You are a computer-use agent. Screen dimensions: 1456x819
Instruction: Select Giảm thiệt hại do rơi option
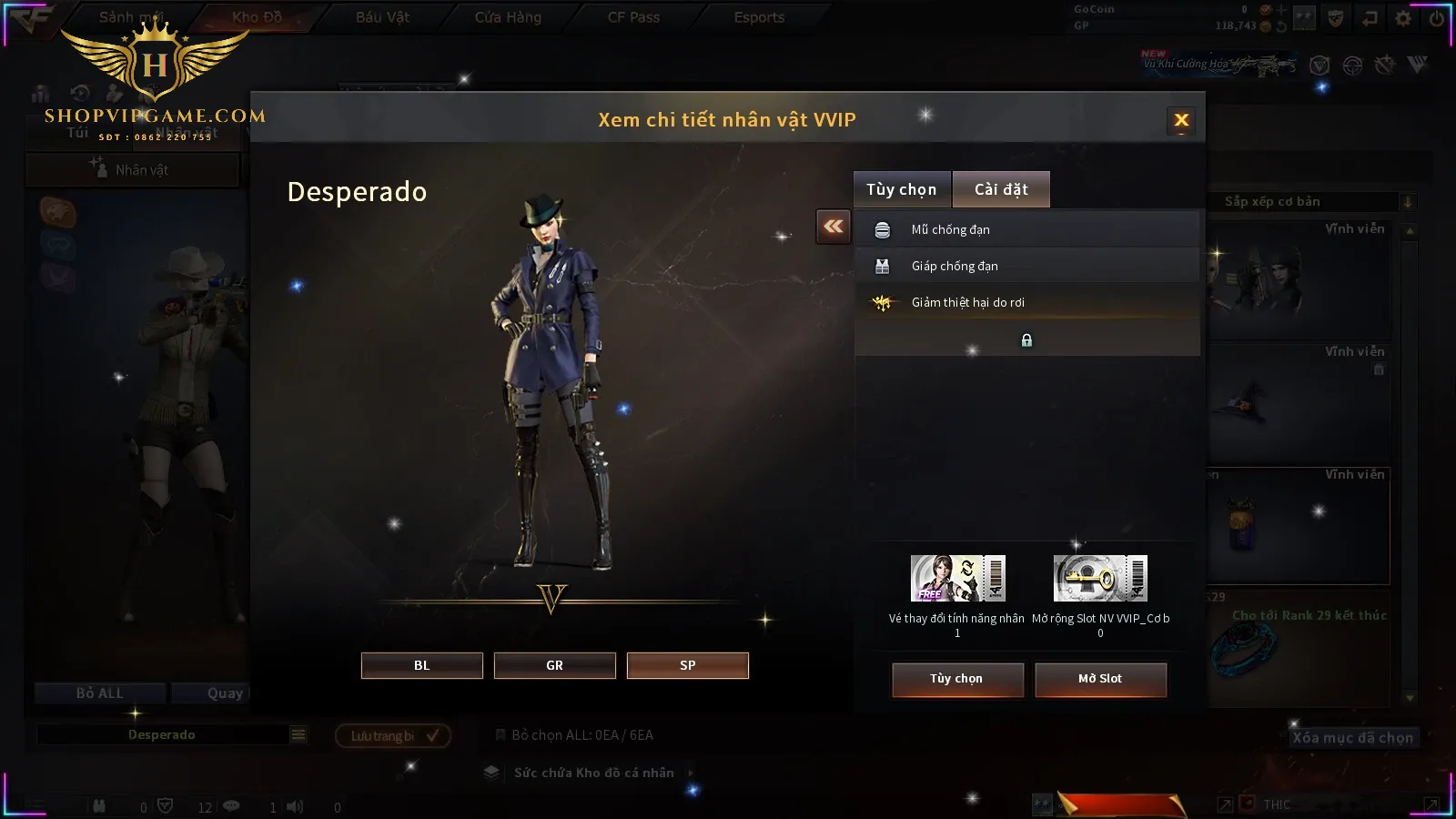pos(1026,302)
